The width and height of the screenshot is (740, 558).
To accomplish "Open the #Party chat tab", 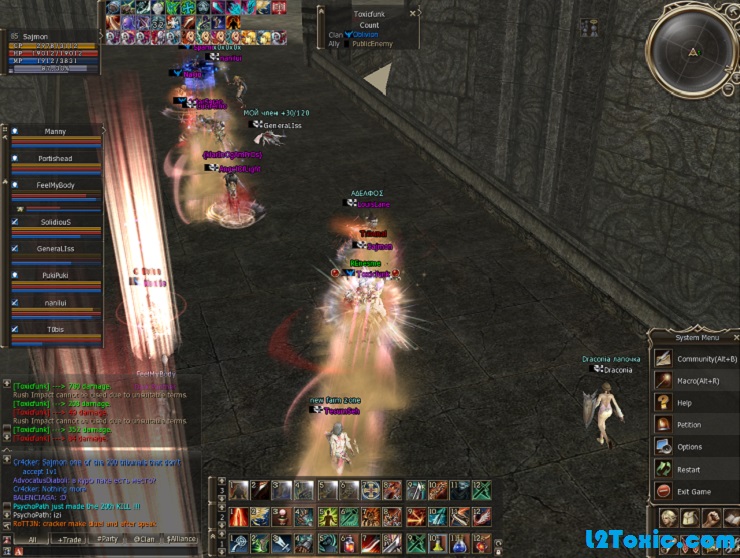I will [106, 539].
